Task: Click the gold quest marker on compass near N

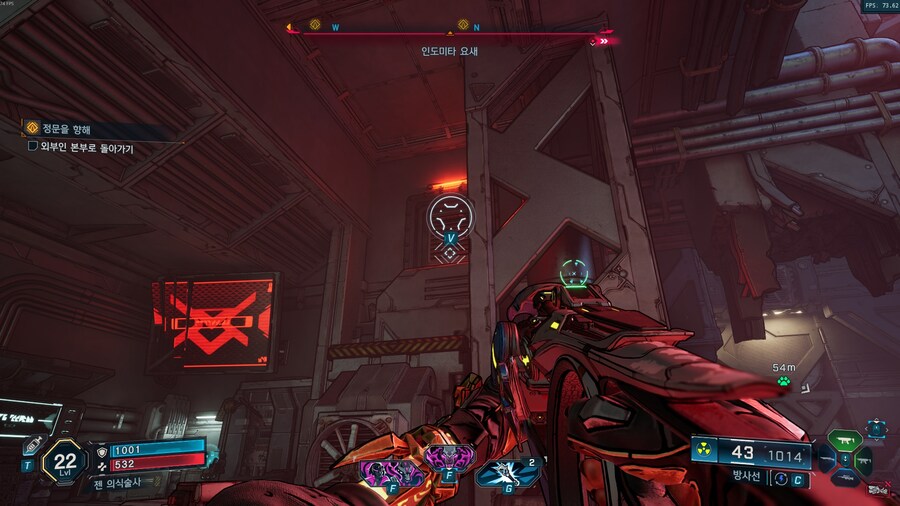Action: [463, 24]
